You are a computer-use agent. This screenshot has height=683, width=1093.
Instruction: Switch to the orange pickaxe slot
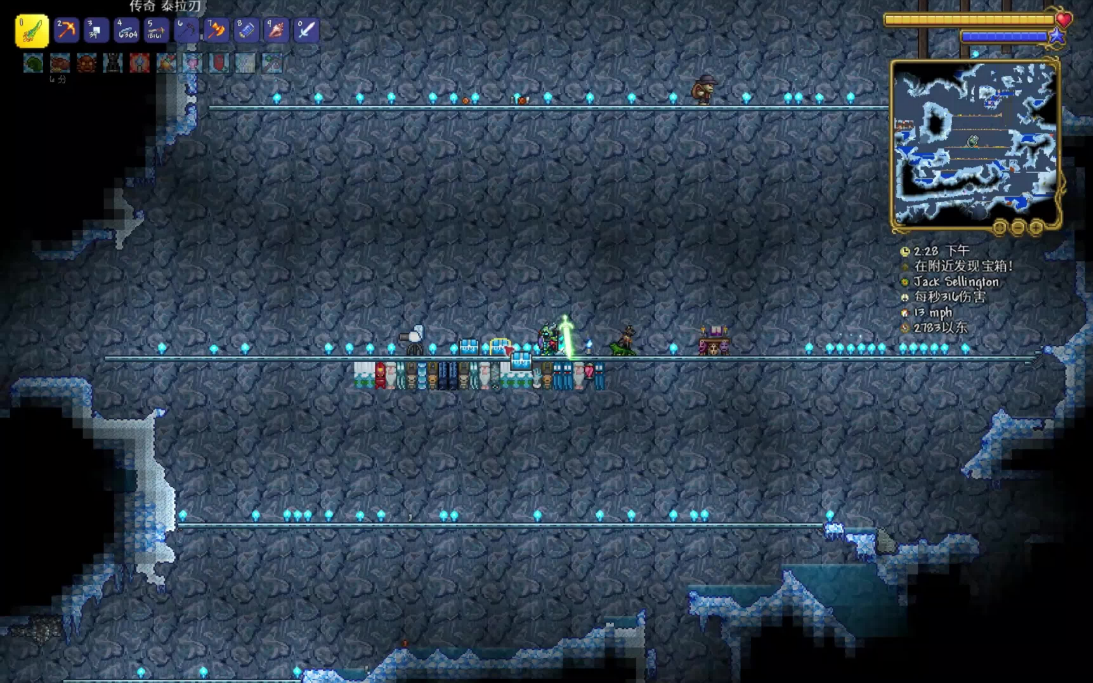(x=67, y=30)
